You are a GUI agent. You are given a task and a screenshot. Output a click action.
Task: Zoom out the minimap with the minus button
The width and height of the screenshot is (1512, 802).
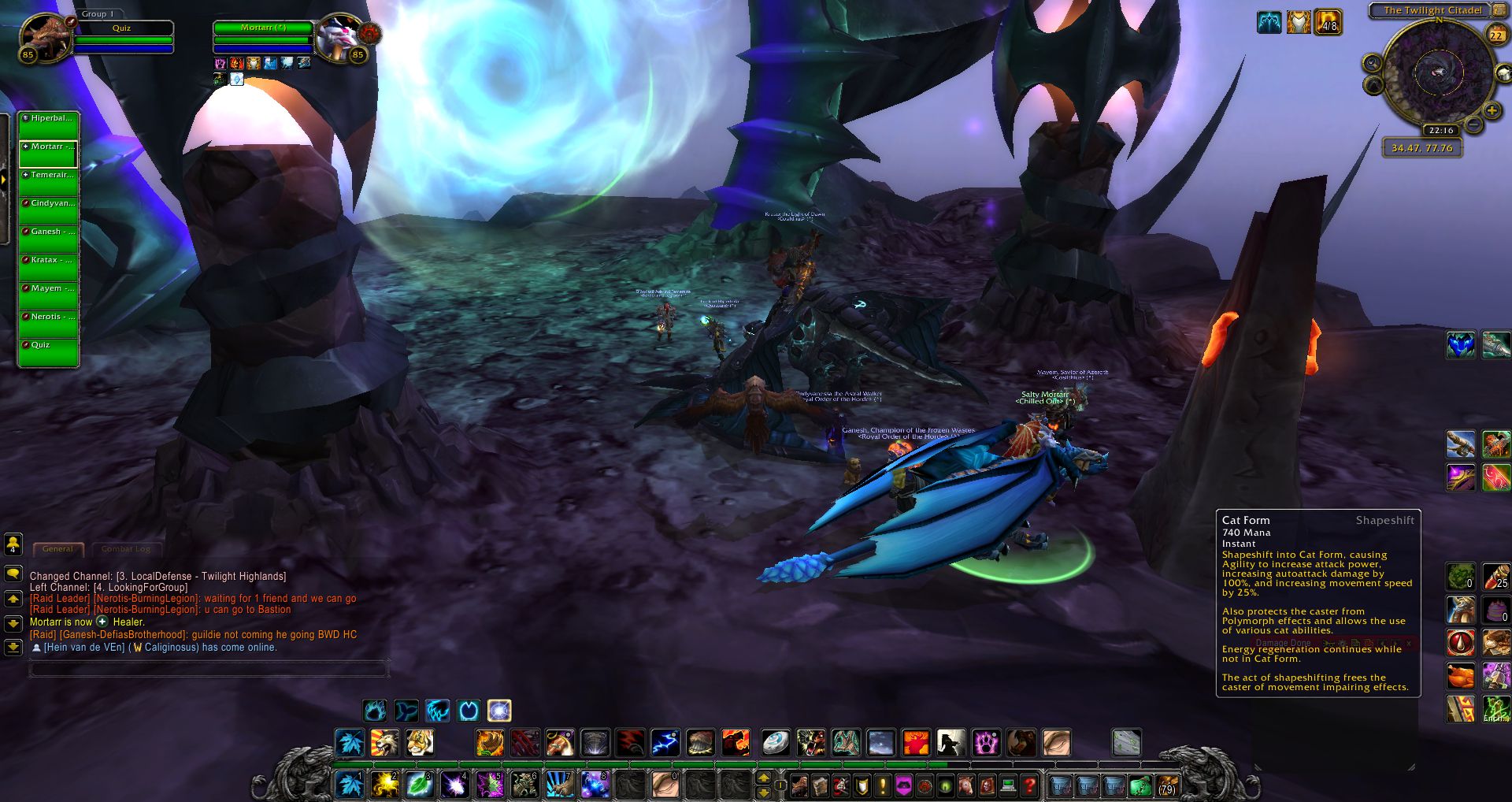(1473, 124)
